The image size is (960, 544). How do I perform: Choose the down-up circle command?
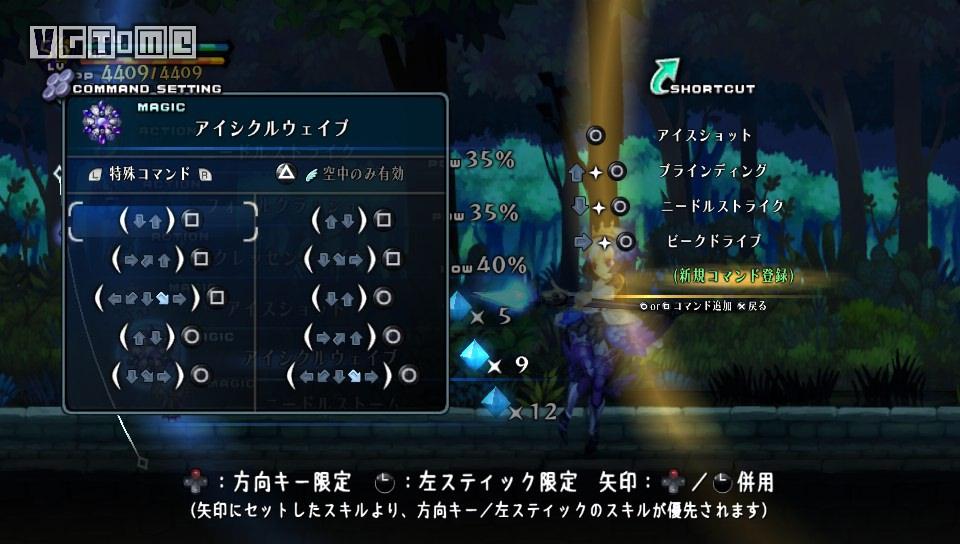click(351, 297)
